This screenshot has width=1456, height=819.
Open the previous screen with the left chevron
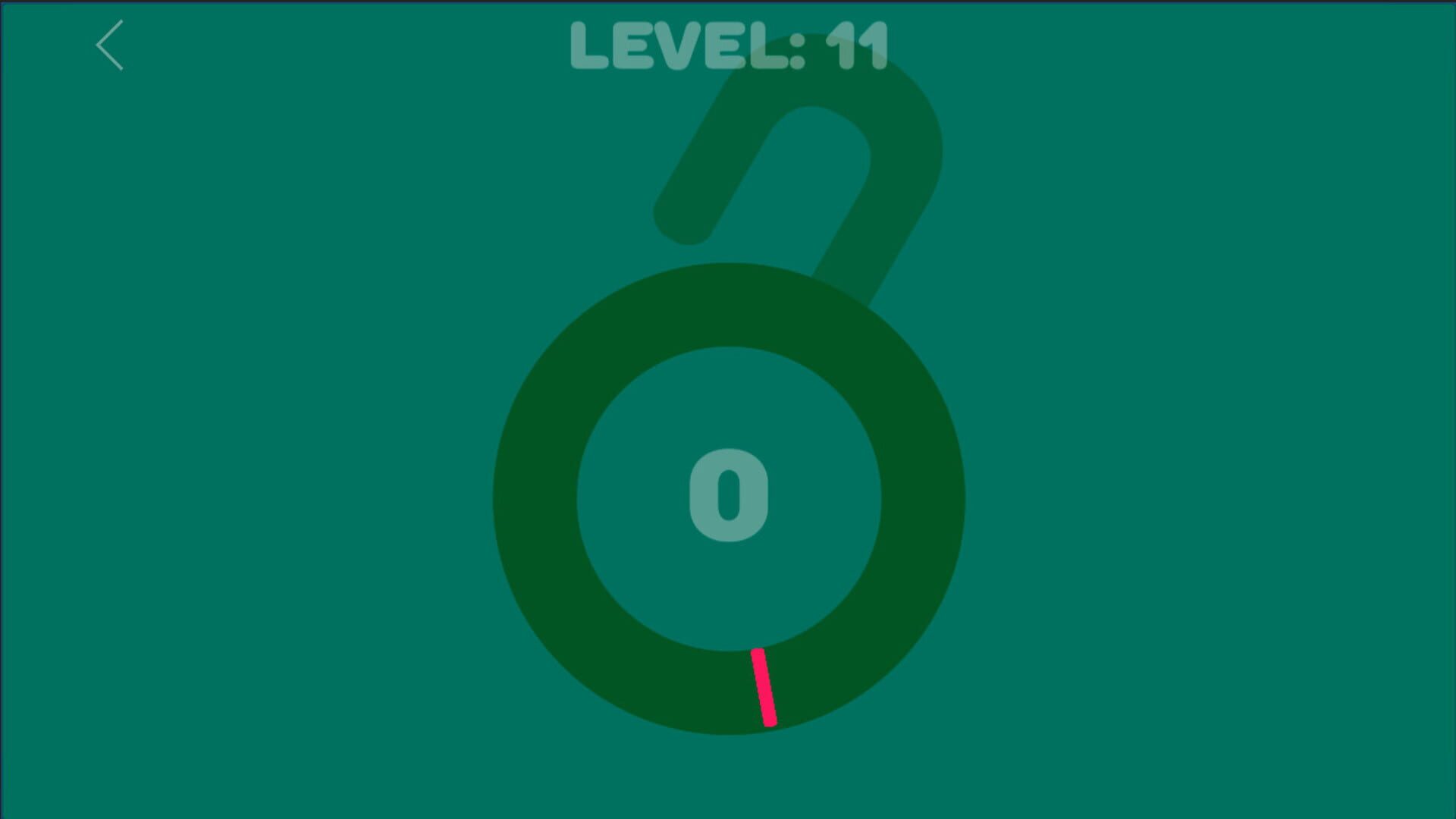108,45
